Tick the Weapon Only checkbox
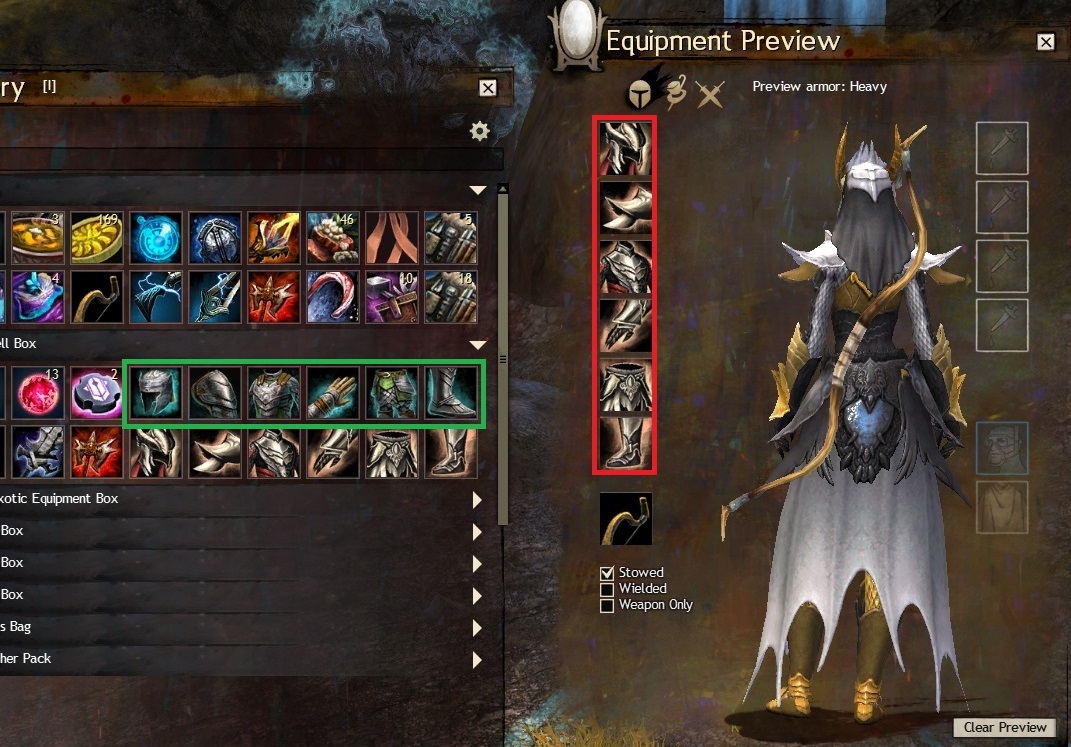 [x=607, y=605]
